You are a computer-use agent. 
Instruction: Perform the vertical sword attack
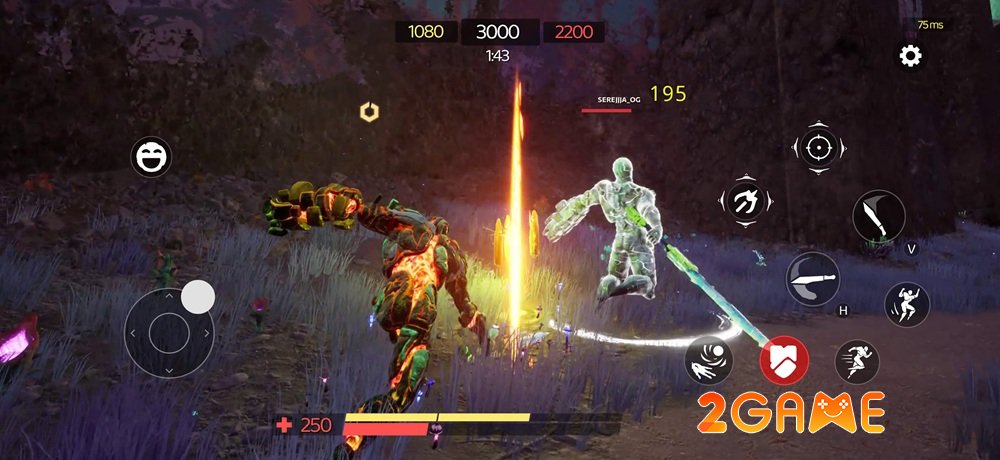(x=878, y=217)
